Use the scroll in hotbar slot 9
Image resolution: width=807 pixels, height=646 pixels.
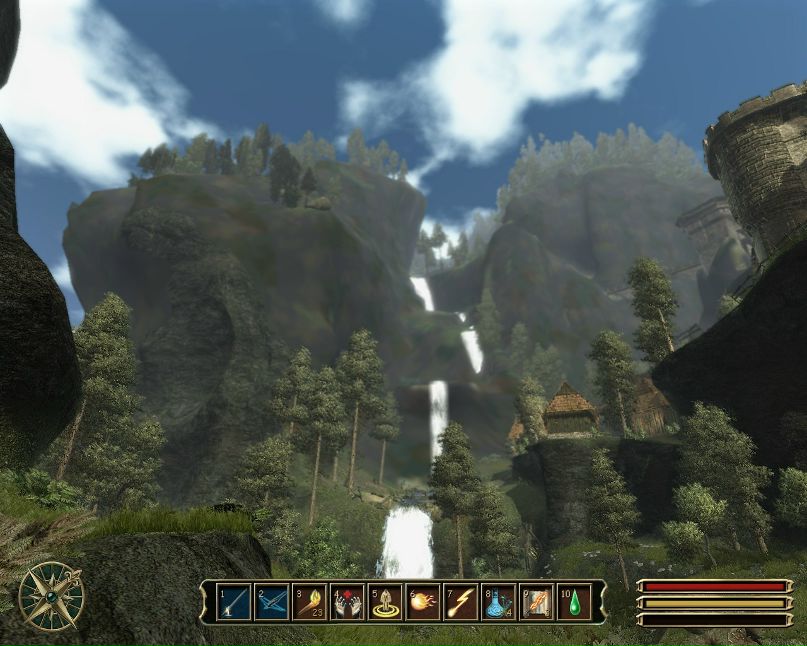coord(537,602)
